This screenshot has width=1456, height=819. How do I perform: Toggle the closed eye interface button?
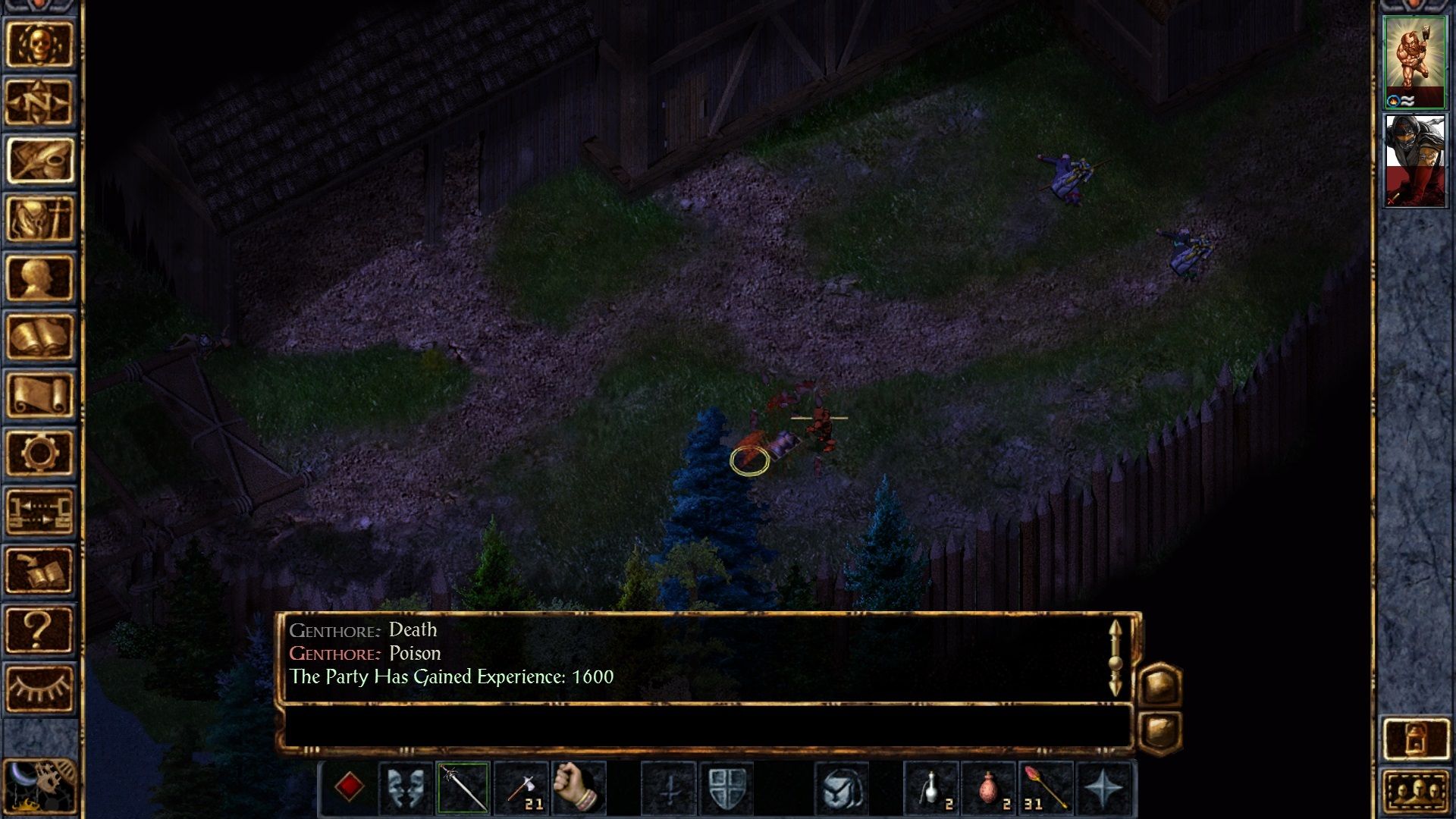[39, 687]
